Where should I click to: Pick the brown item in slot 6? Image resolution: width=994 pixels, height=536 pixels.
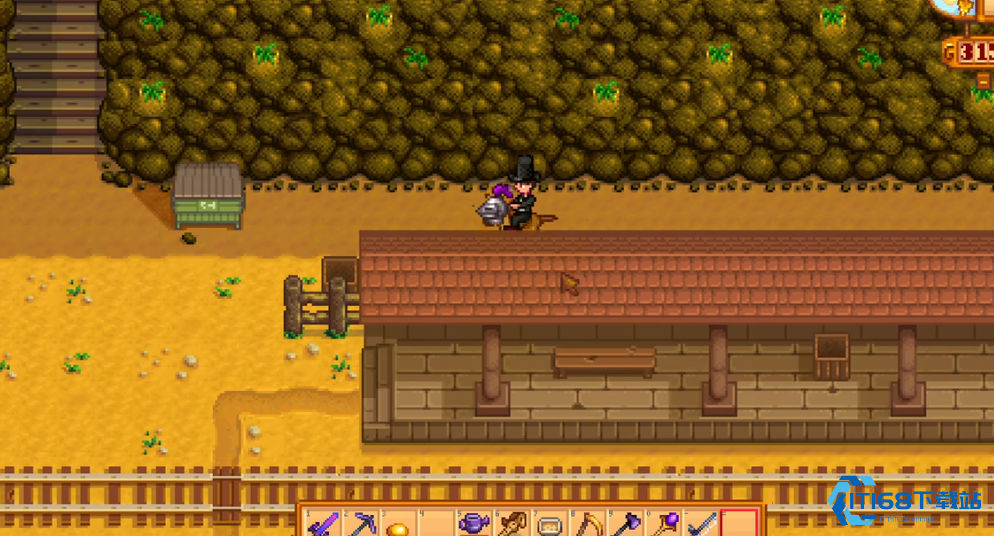[513, 524]
